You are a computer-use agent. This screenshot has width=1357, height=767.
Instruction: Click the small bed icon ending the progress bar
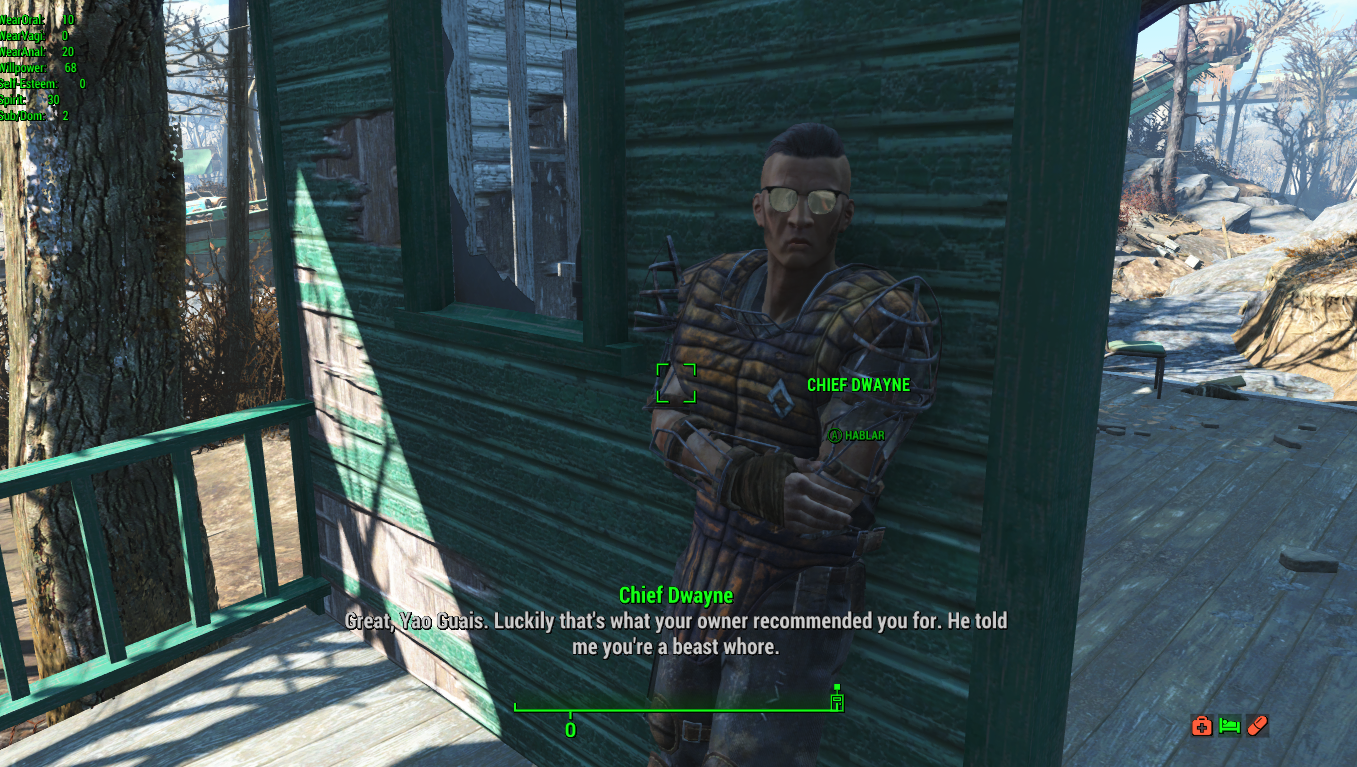coord(836,701)
